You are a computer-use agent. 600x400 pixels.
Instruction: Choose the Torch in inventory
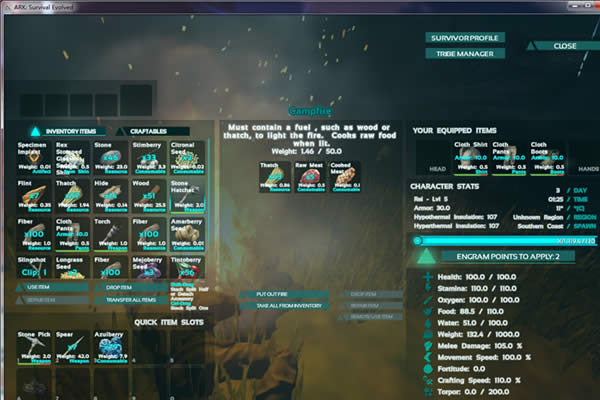tap(110, 234)
